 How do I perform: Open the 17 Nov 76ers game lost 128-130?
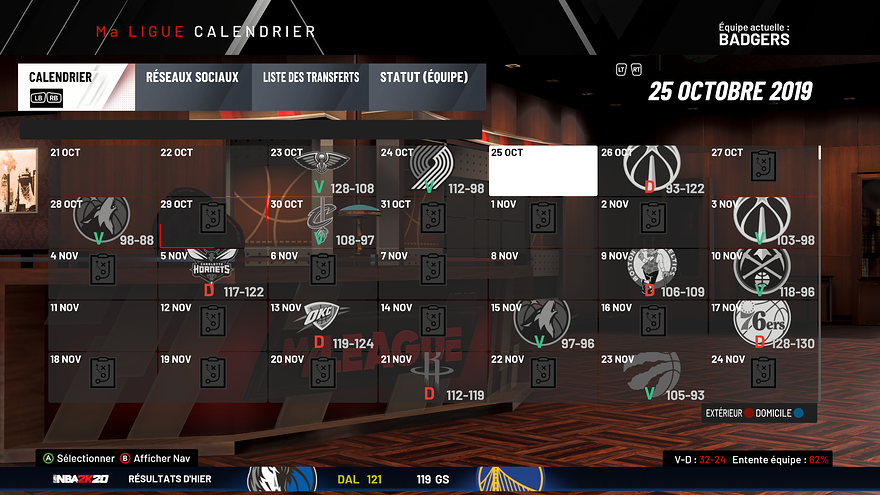tap(763, 325)
